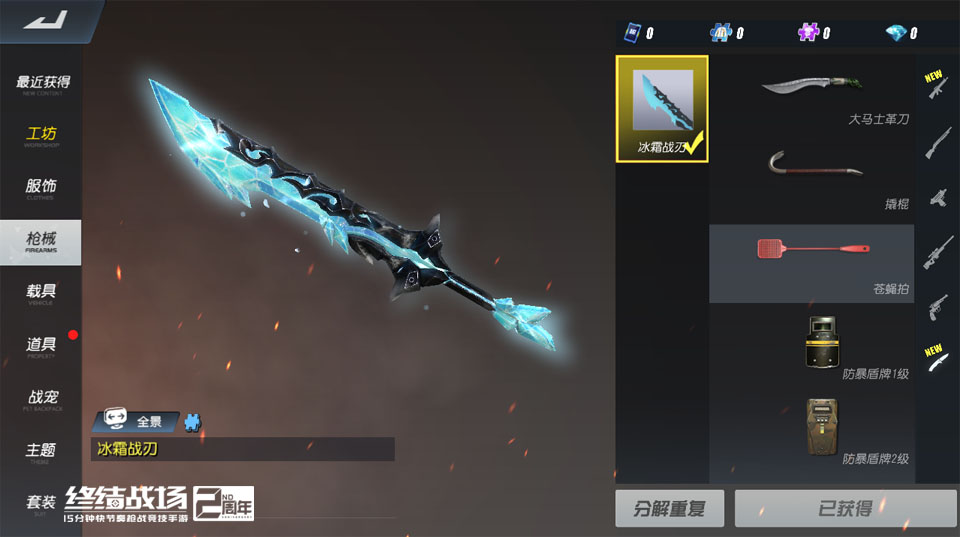Screen dimensions: 960x537
Task: Select the 苍蝇拍 fly swatter
Action: click(x=811, y=263)
